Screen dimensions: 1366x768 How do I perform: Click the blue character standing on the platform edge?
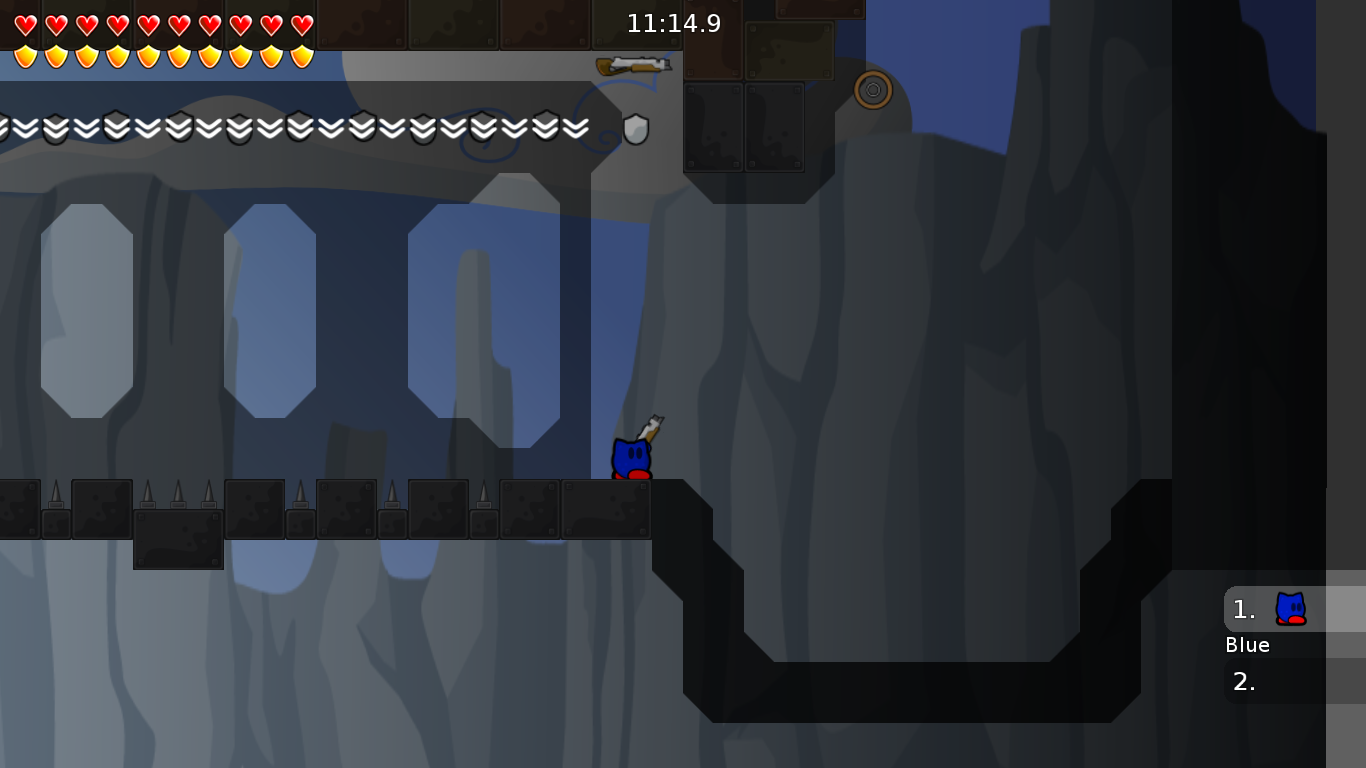[631, 458]
